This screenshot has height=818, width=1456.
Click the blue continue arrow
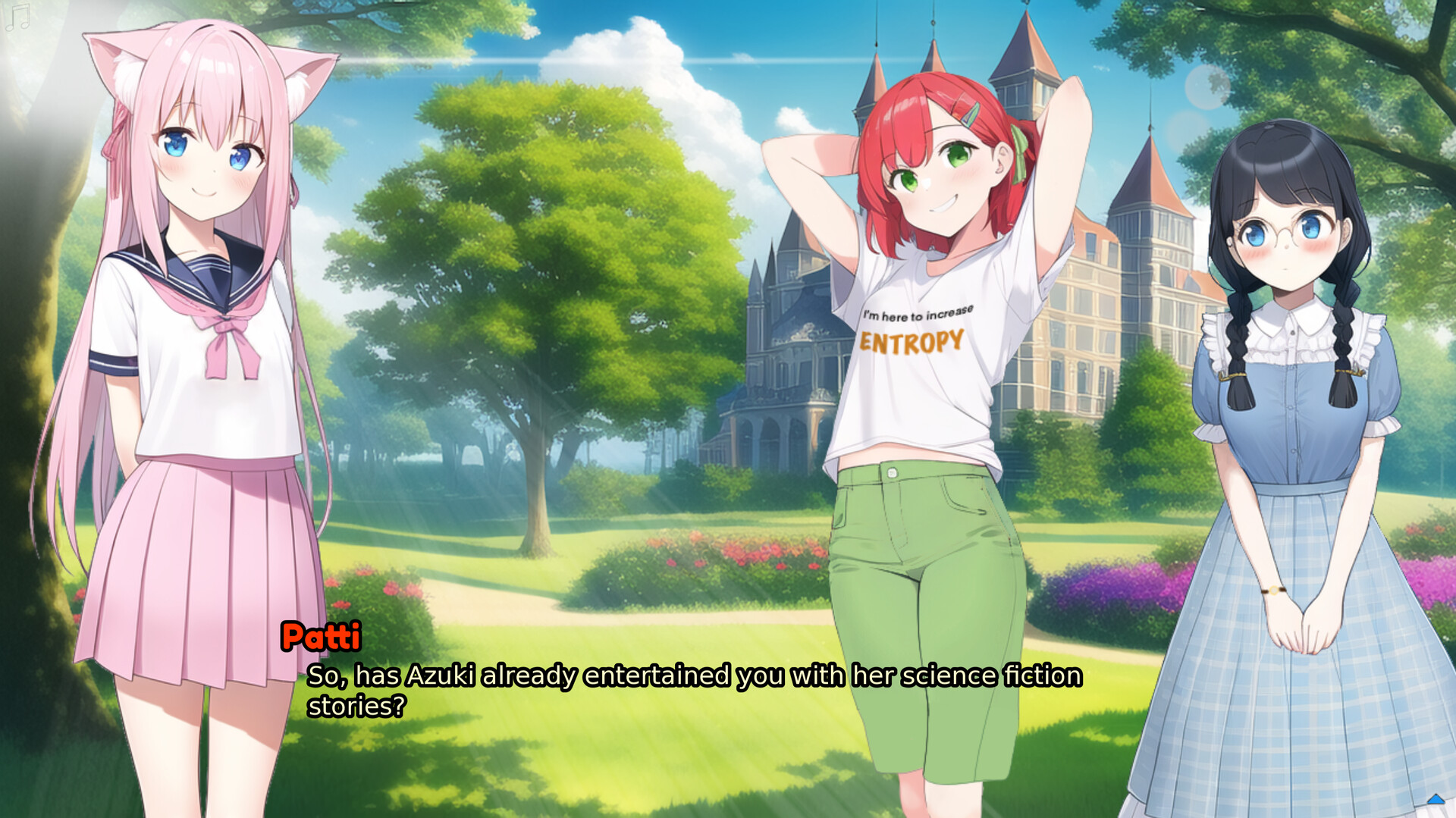click(x=1436, y=800)
